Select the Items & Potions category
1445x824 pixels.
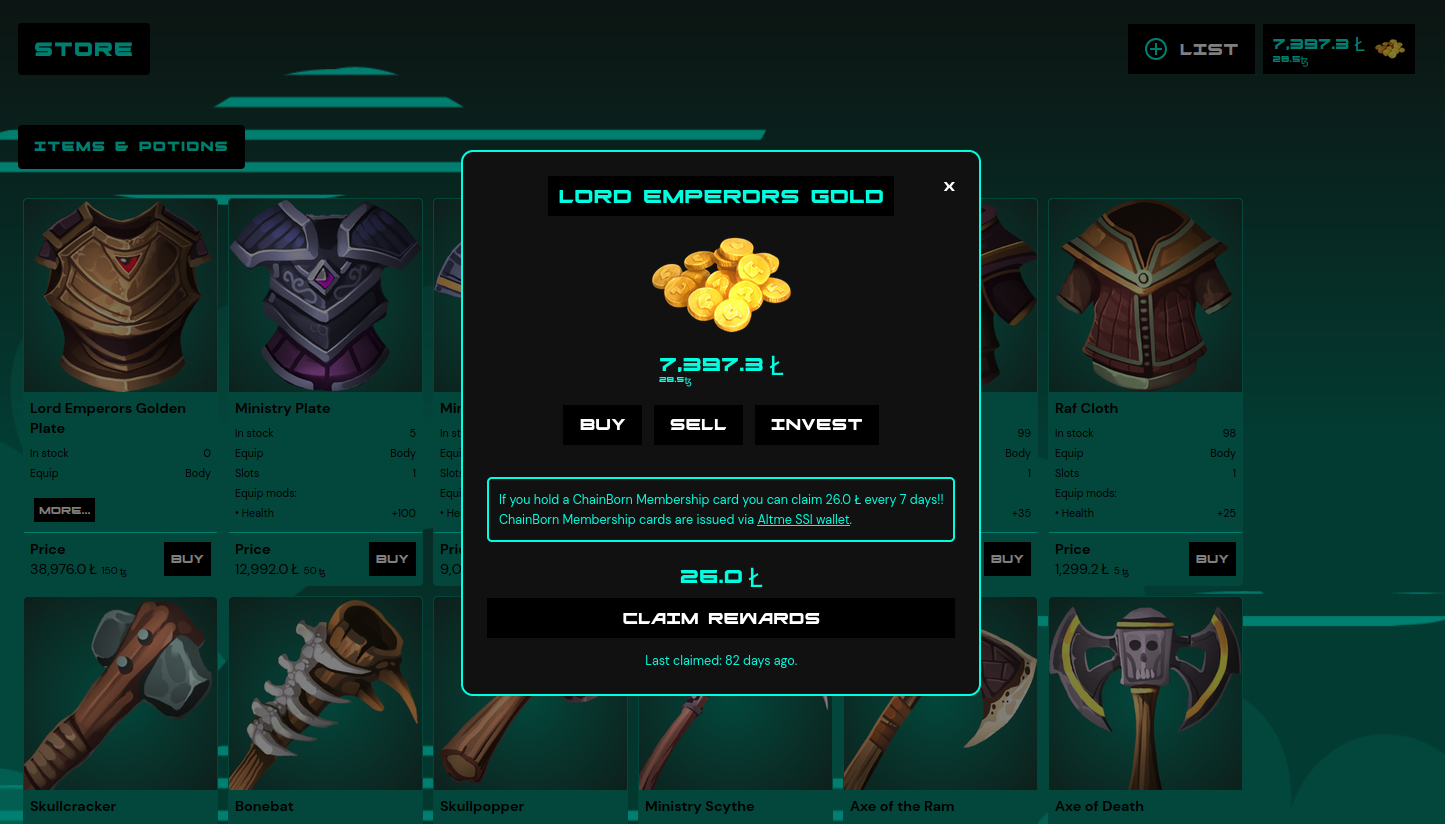[x=131, y=147]
